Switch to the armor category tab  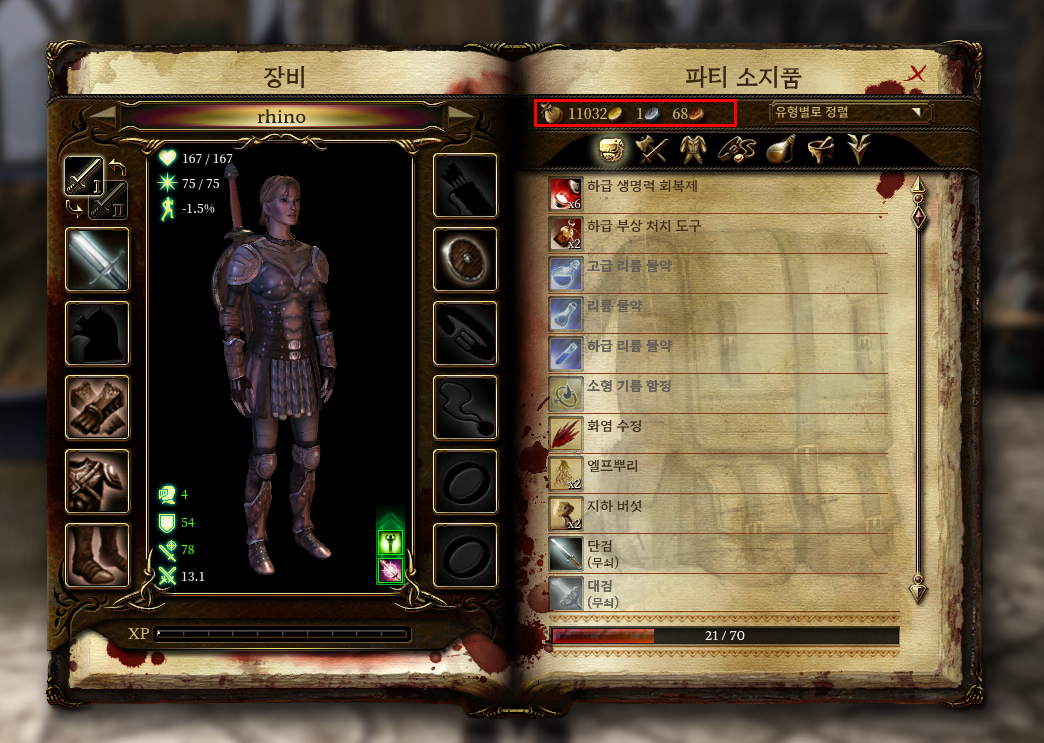click(x=692, y=149)
